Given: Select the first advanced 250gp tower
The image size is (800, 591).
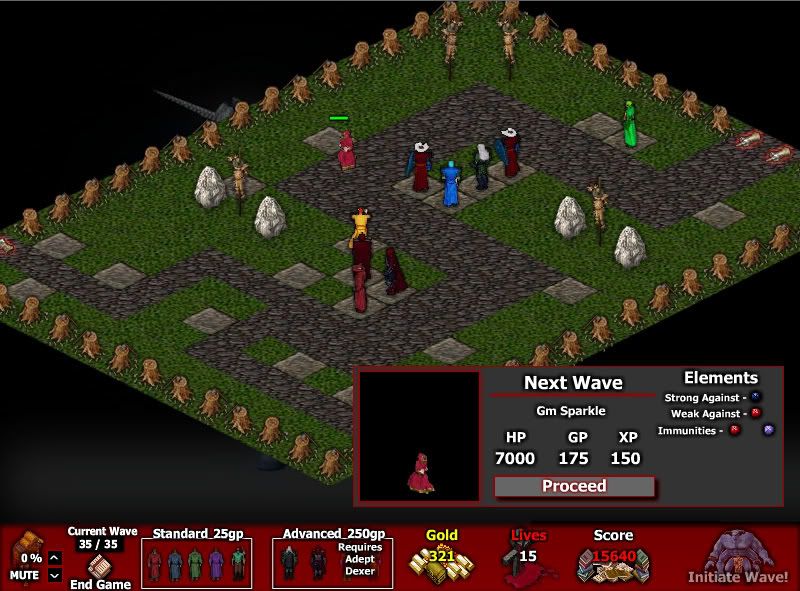Looking at the screenshot, I should pyautogui.click(x=290, y=564).
